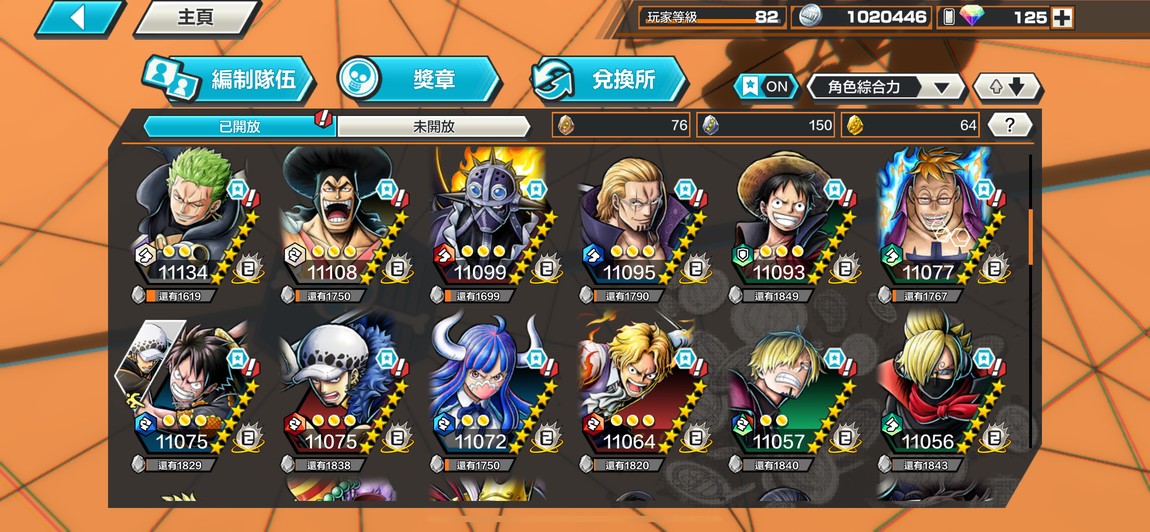
Task: Switch to the 未開放 locked tab
Action: 433,126
